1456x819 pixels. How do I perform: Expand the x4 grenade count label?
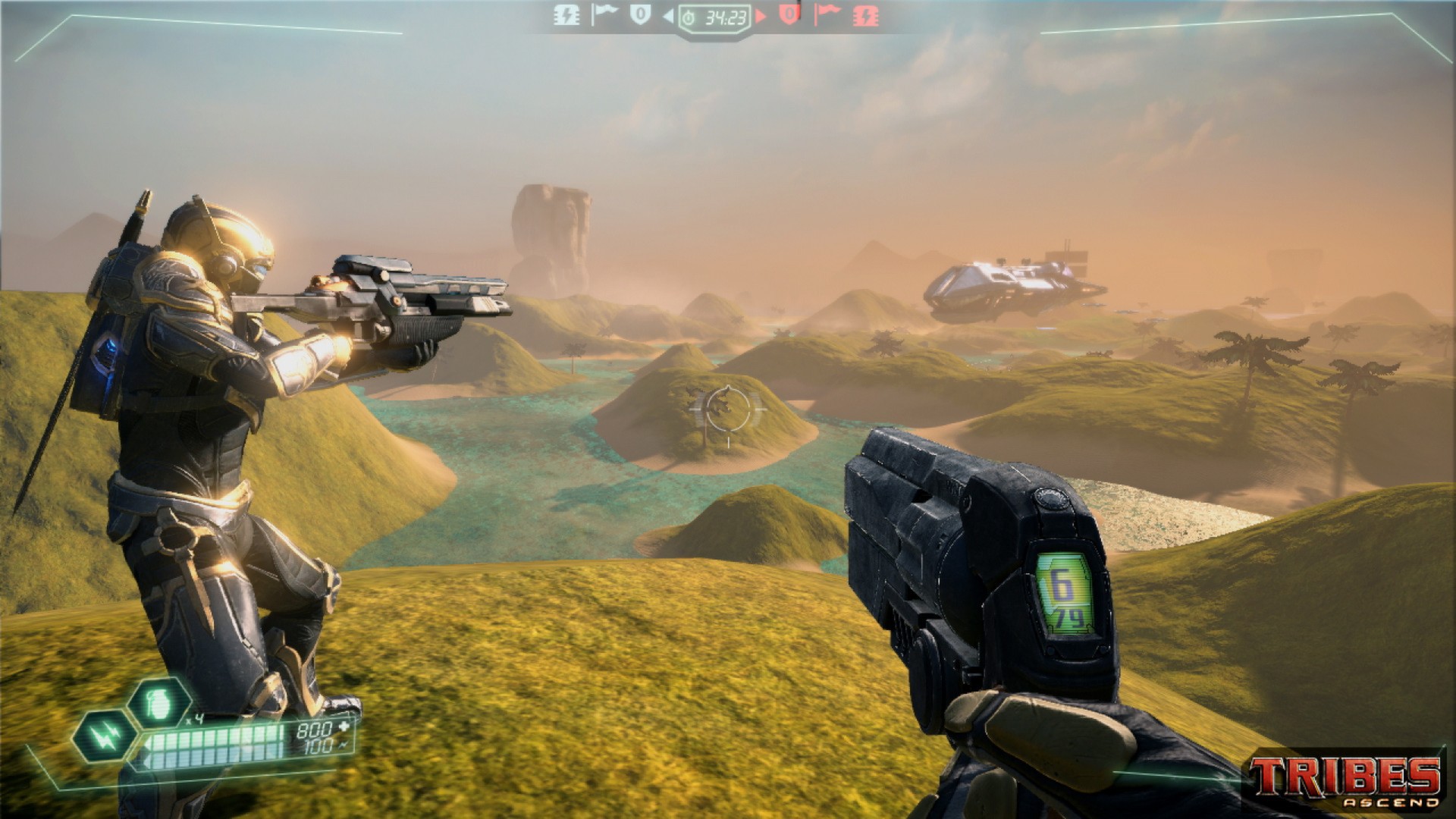pyautogui.click(x=195, y=718)
